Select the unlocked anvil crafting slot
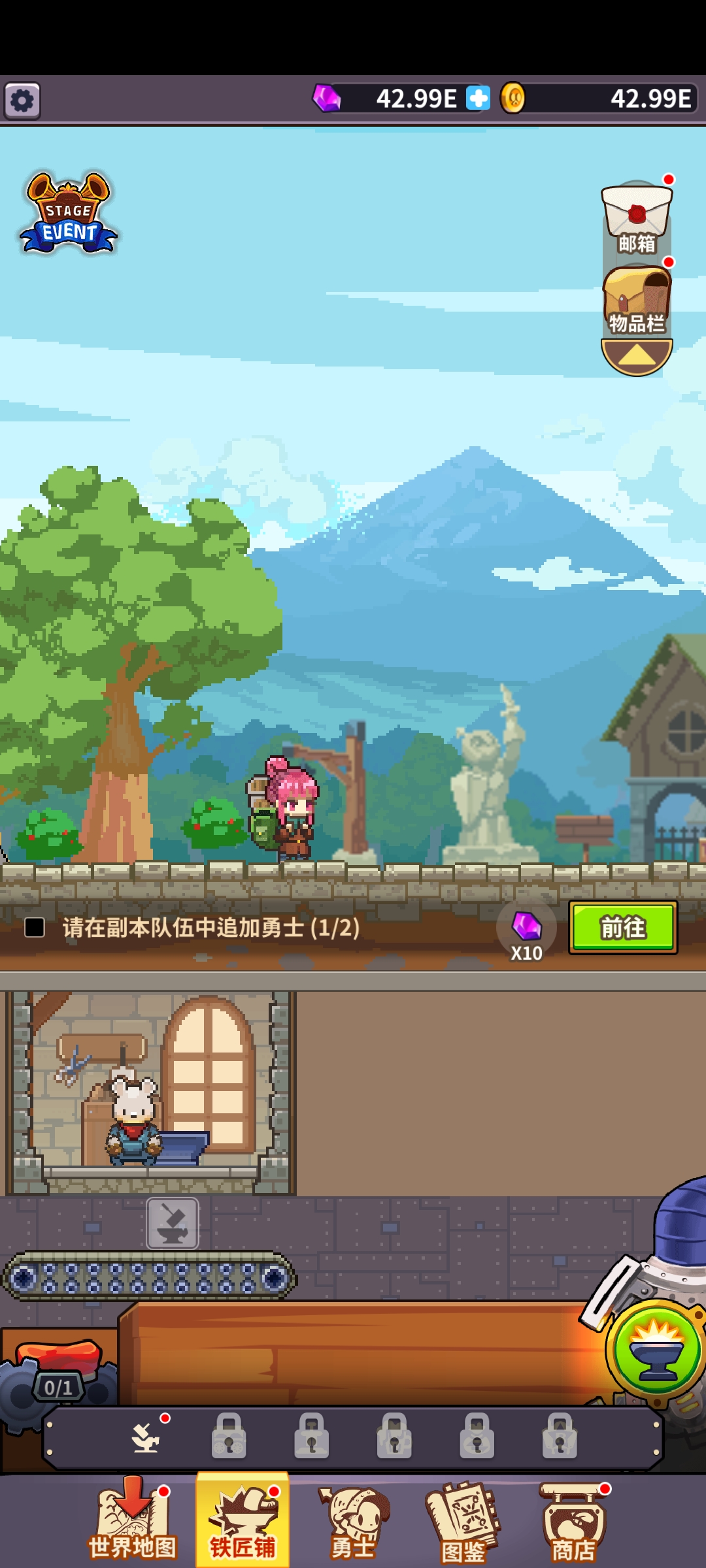The width and height of the screenshot is (706, 1568). click(x=146, y=1437)
